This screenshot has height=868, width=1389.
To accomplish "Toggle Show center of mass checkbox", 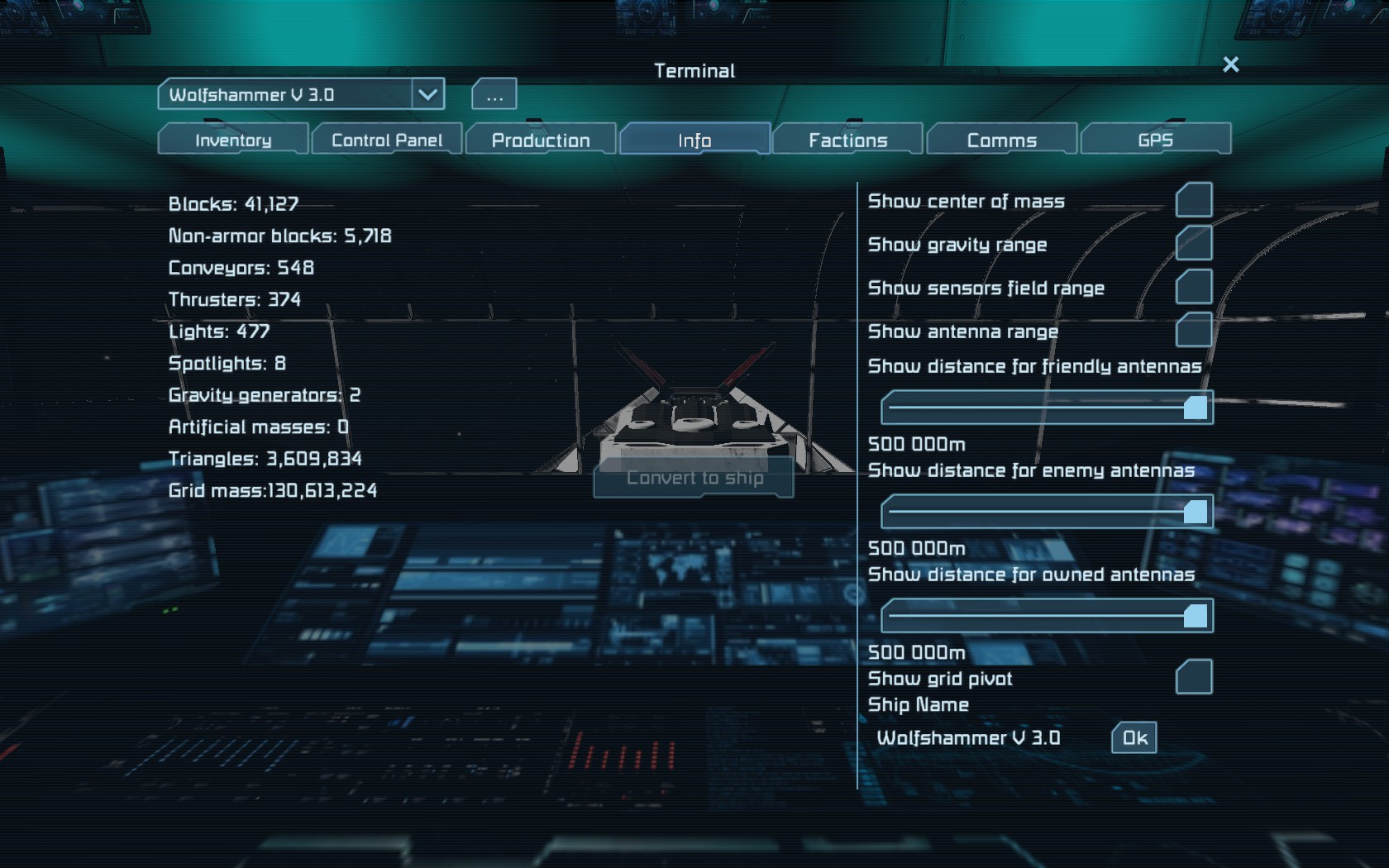I will coord(1194,200).
